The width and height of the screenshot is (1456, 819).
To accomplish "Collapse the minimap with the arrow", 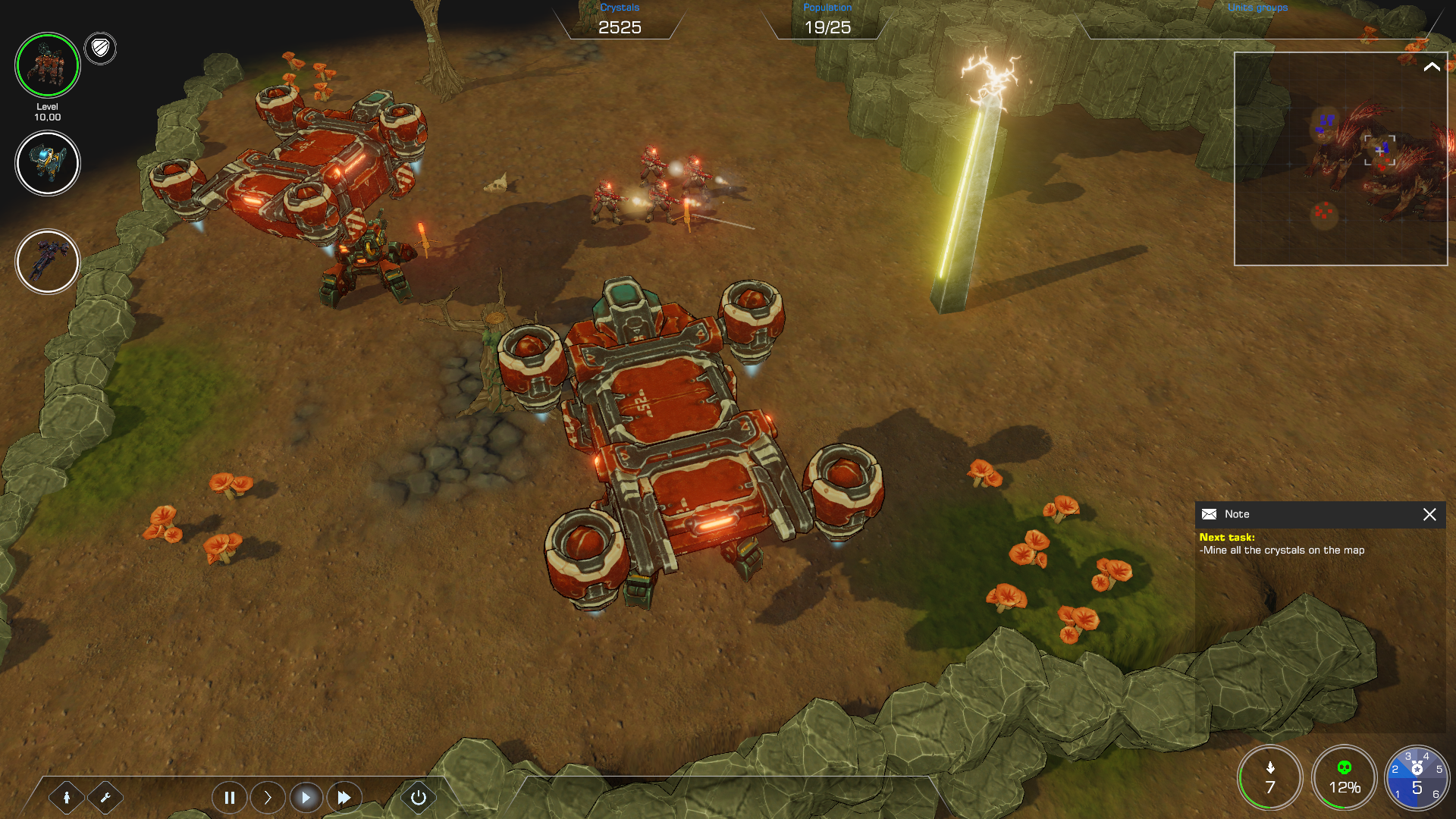I will pyautogui.click(x=1432, y=67).
